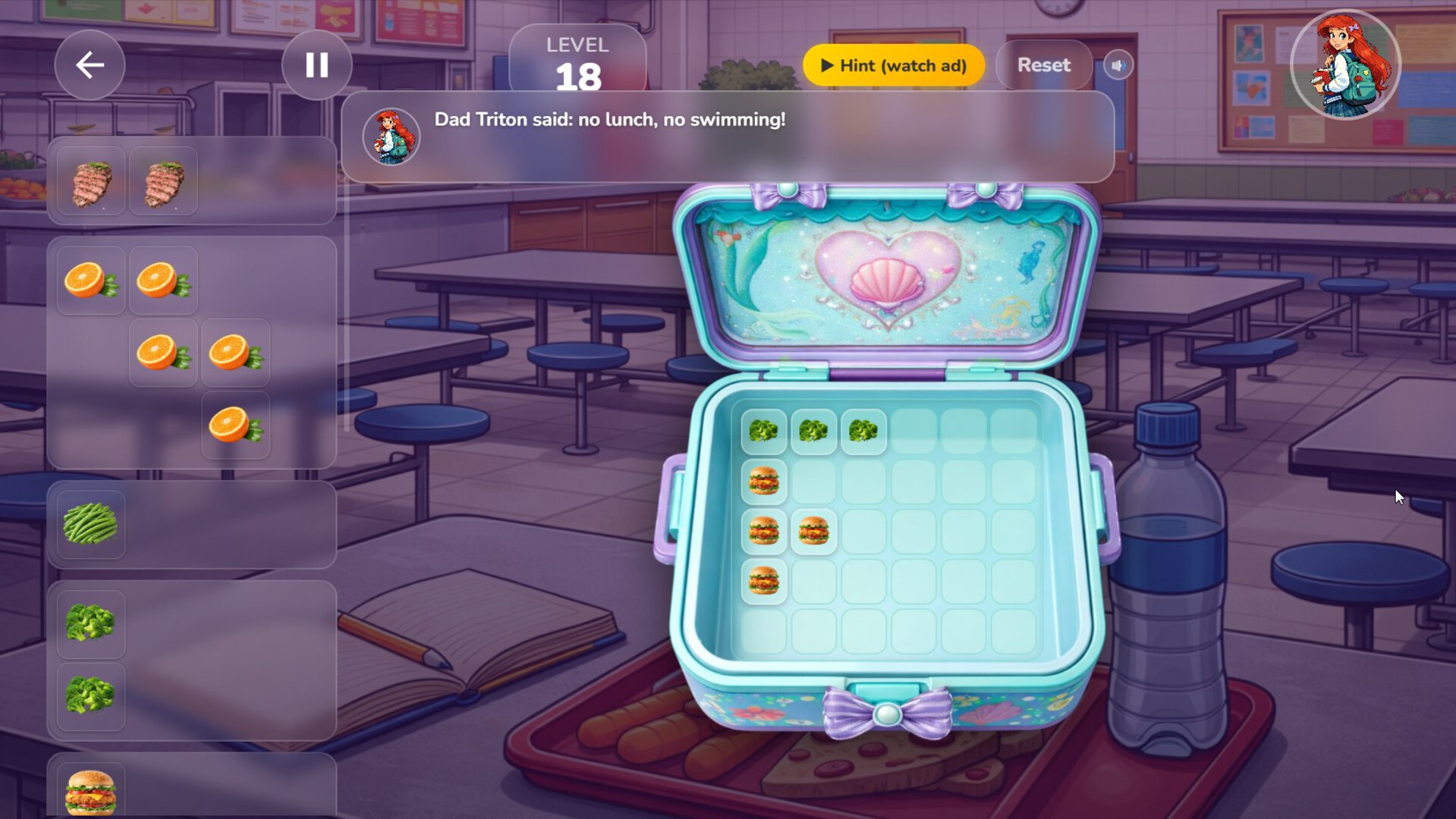Select the green beans piece
This screenshot has width=1456, height=819.
click(x=89, y=523)
